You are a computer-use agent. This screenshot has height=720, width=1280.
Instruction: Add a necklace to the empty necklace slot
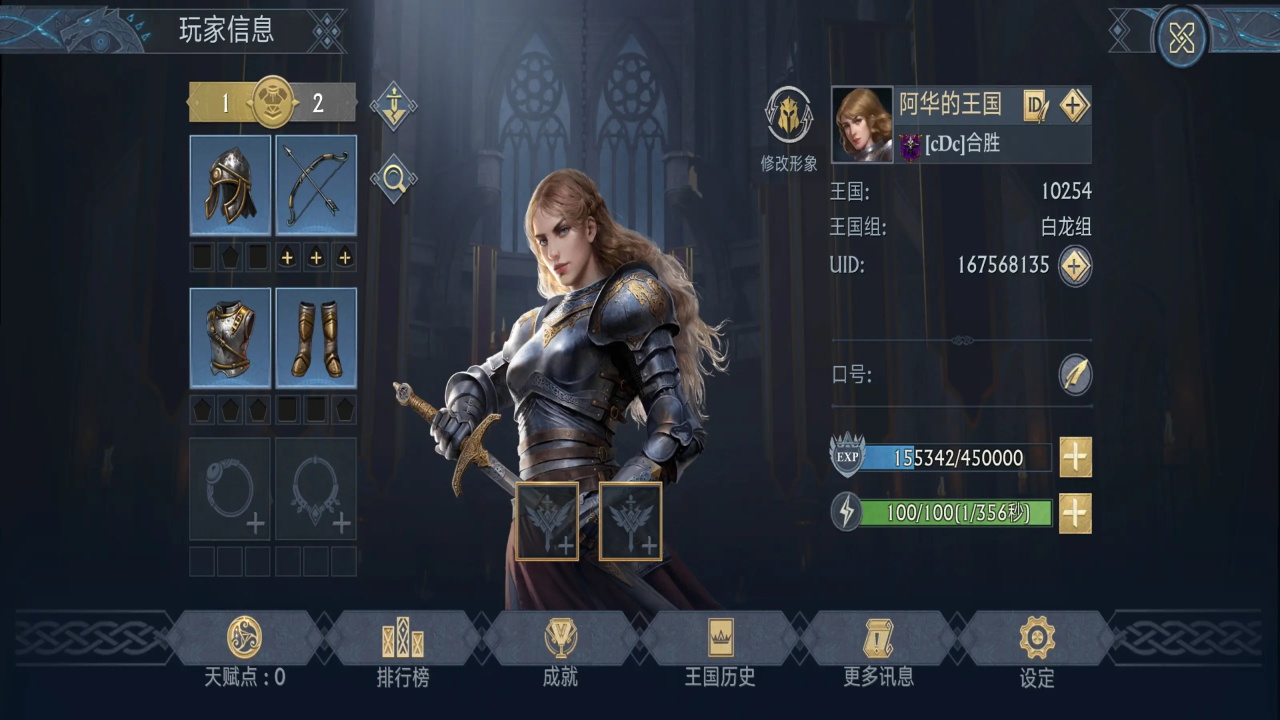click(x=316, y=489)
